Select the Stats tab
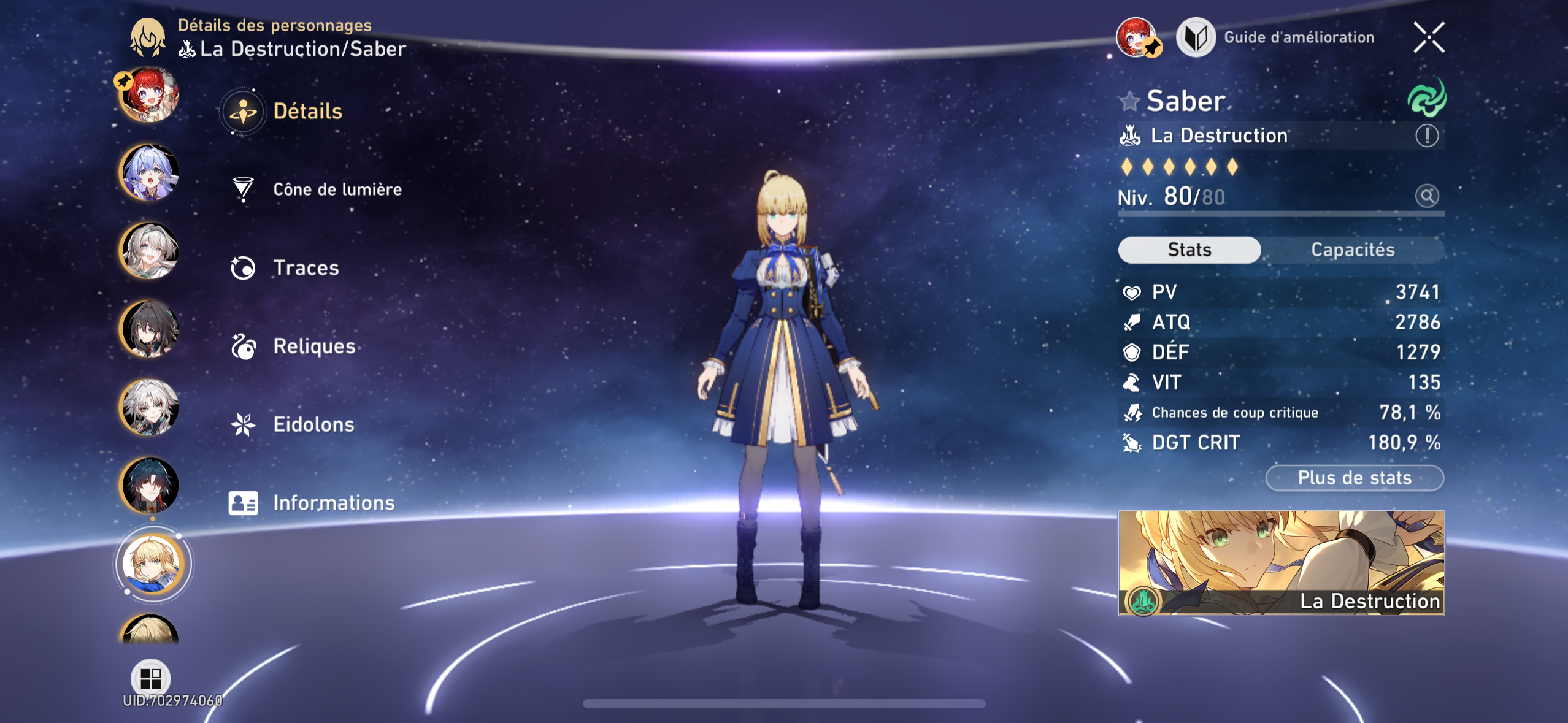 point(1189,250)
